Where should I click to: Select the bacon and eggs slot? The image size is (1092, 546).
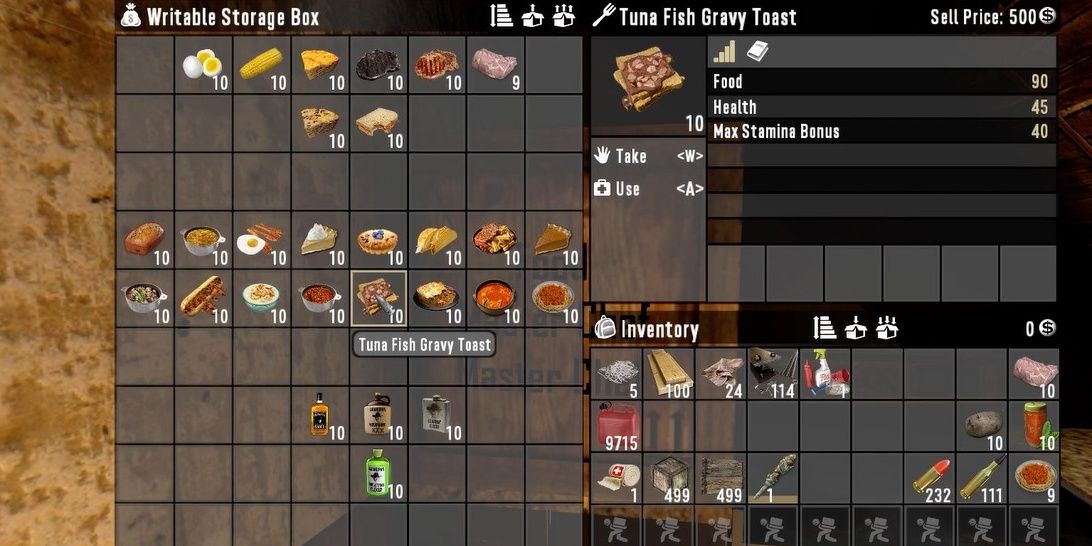261,241
